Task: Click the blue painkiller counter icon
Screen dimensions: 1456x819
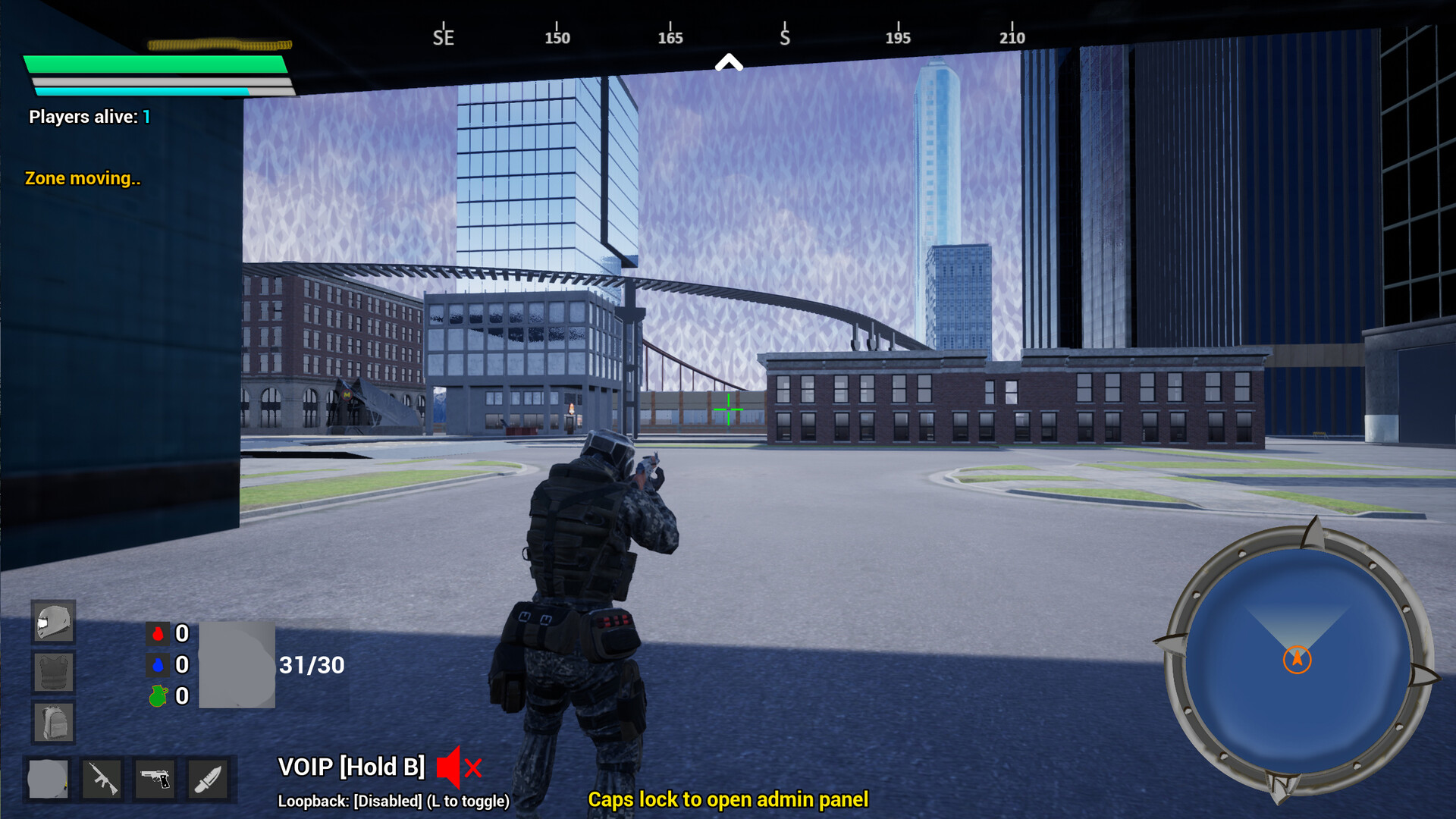Action: pyautogui.click(x=158, y=666)
